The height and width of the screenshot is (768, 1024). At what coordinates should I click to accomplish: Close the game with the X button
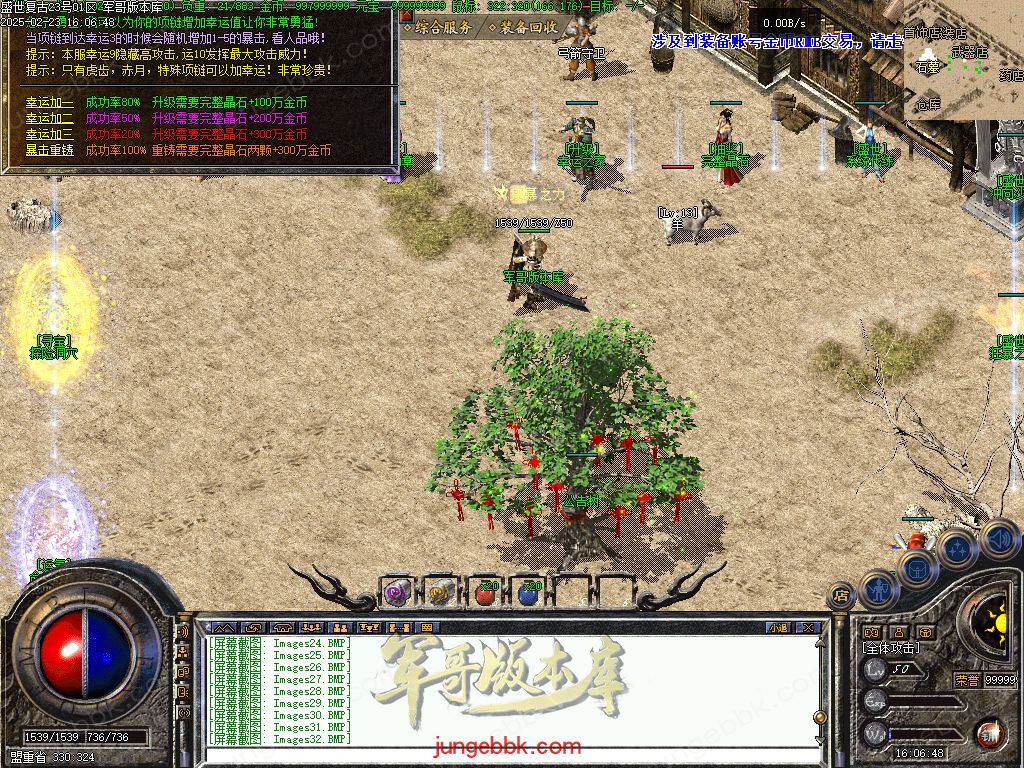pyautogui.click(x=808, y=628)
